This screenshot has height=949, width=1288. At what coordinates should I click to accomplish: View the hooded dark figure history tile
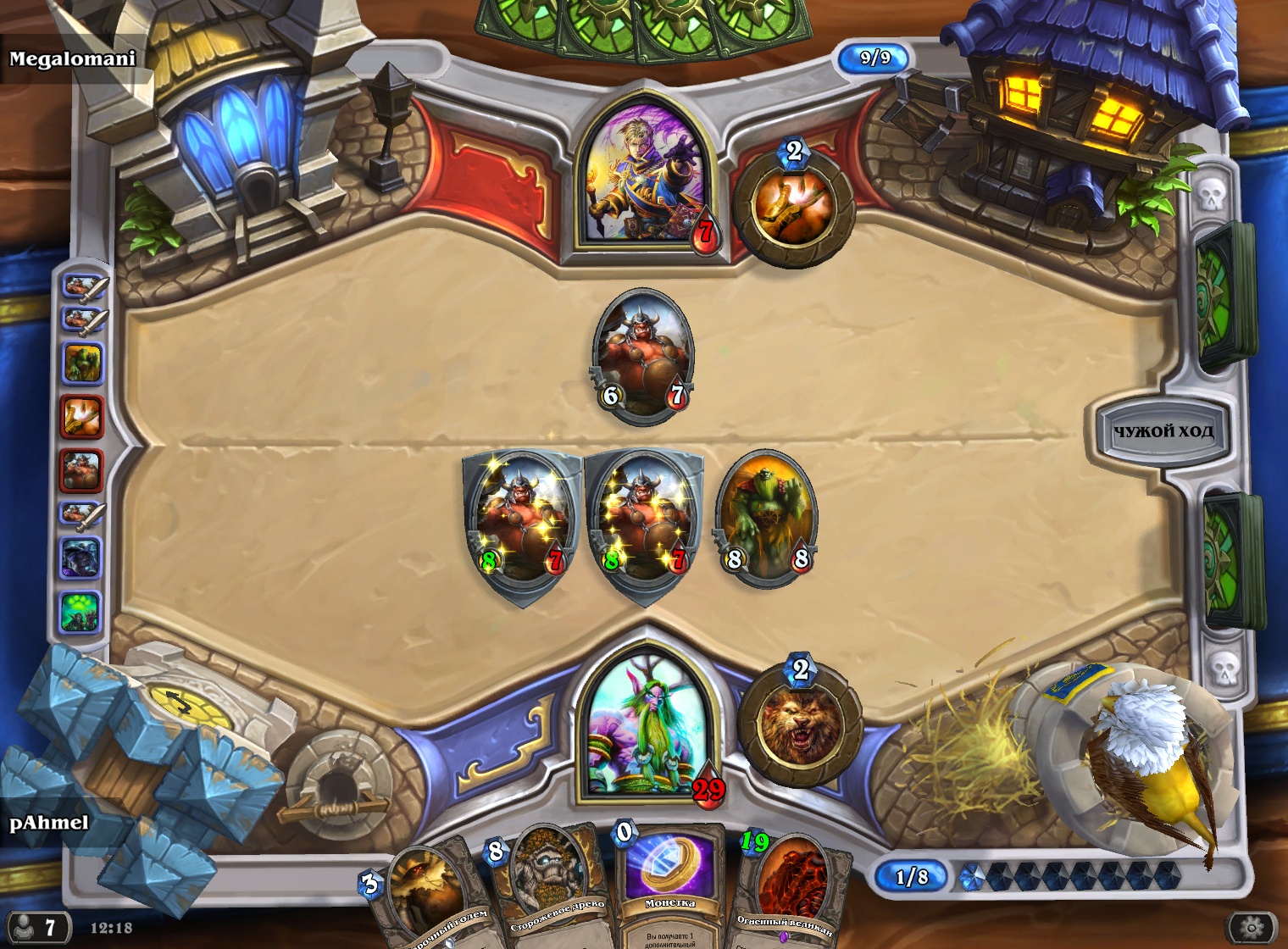tap(81, 558)
